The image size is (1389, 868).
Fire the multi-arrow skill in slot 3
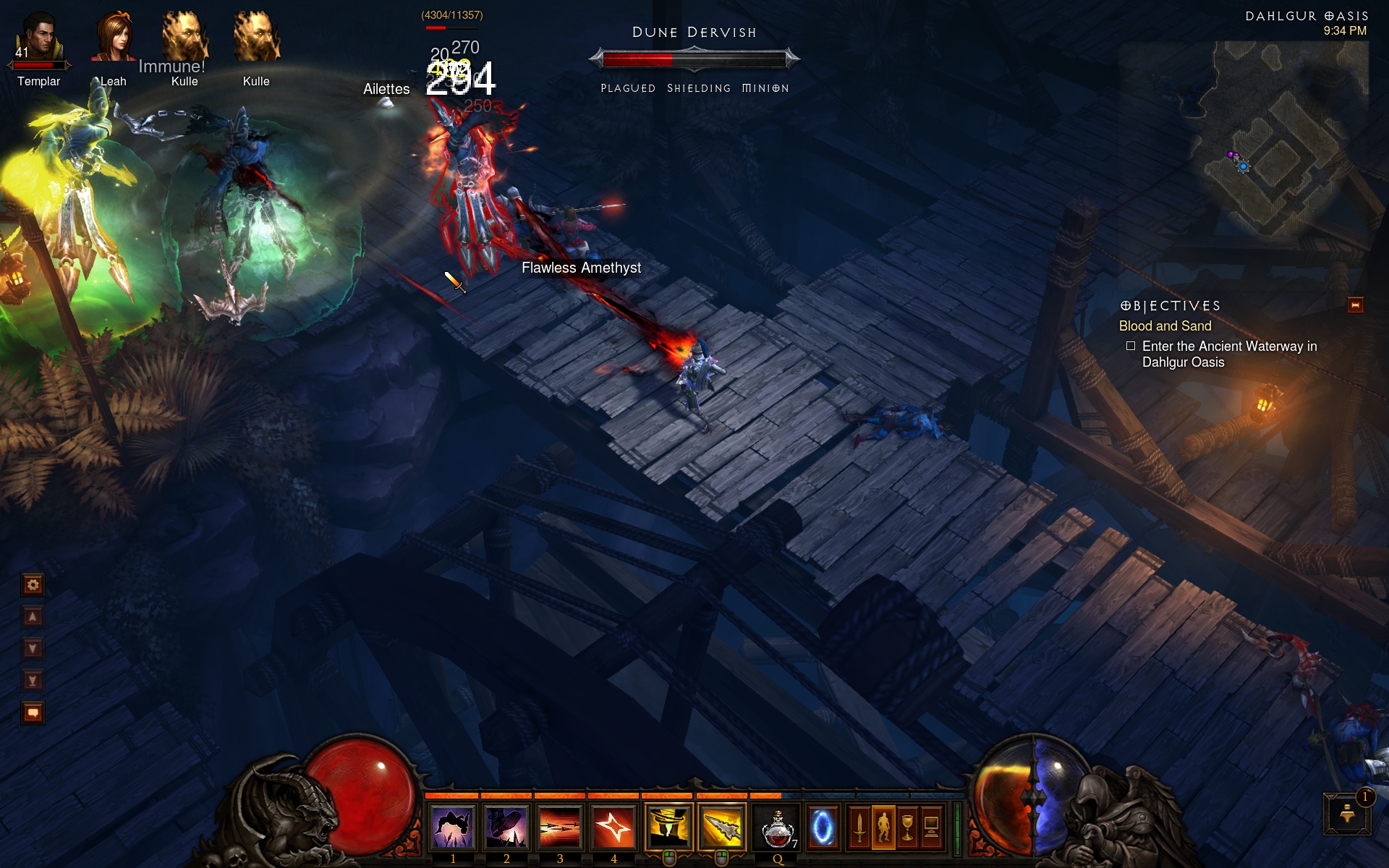(x=560, y=827)
